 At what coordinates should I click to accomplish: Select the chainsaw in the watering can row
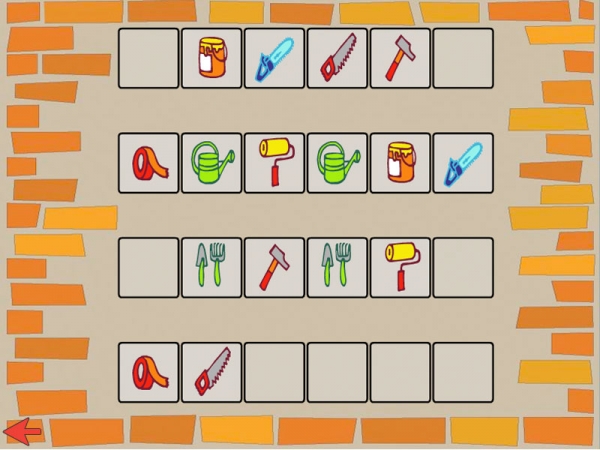tap(462, 162)
